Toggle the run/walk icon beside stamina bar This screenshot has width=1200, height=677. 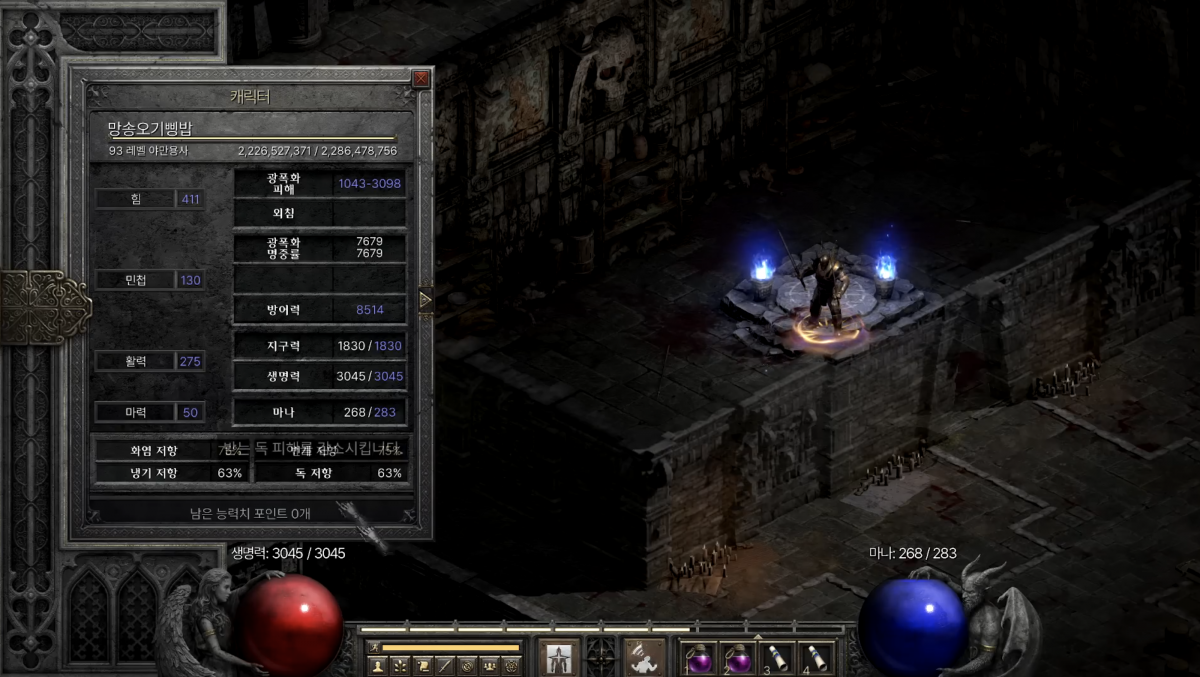pos(373,648)
